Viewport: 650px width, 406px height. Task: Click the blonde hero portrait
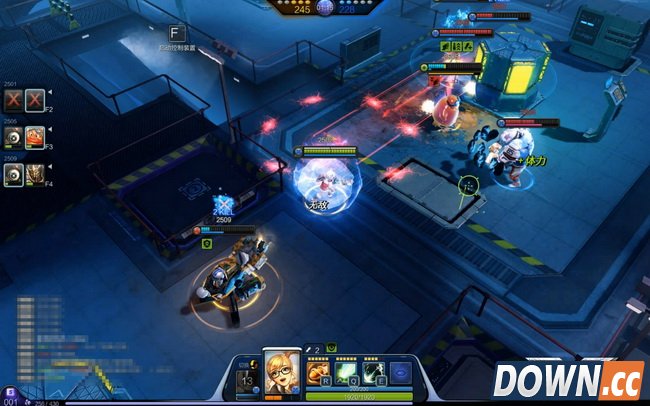click(281, 373)
